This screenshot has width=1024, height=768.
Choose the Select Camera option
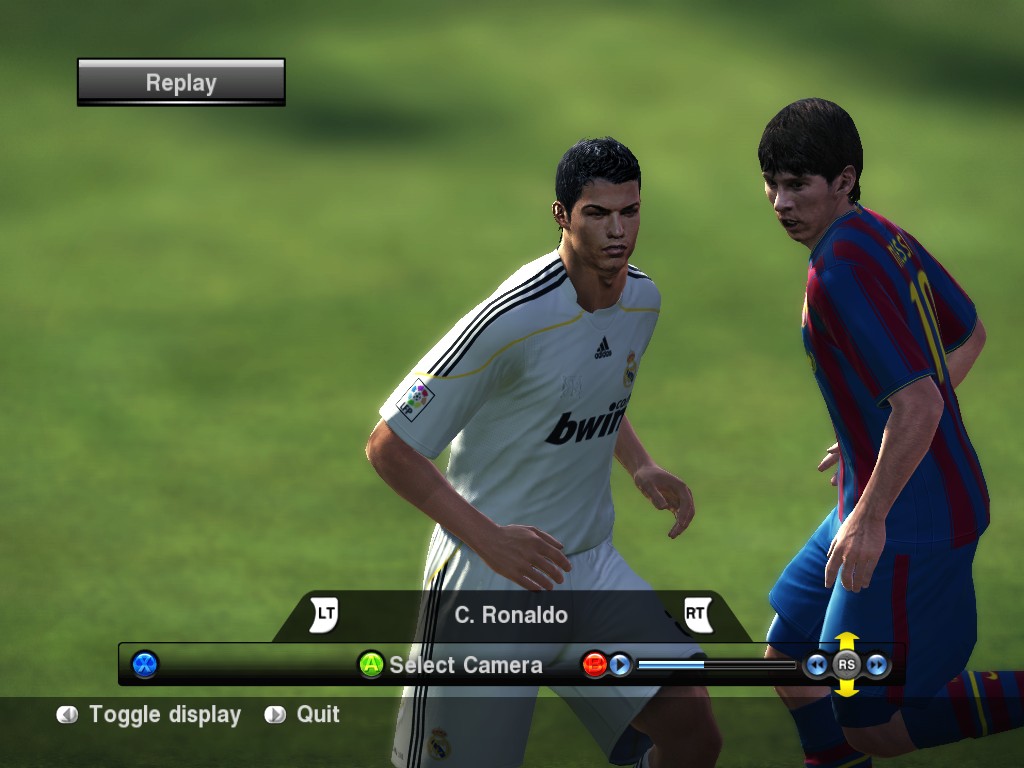[x=451, y=665]
